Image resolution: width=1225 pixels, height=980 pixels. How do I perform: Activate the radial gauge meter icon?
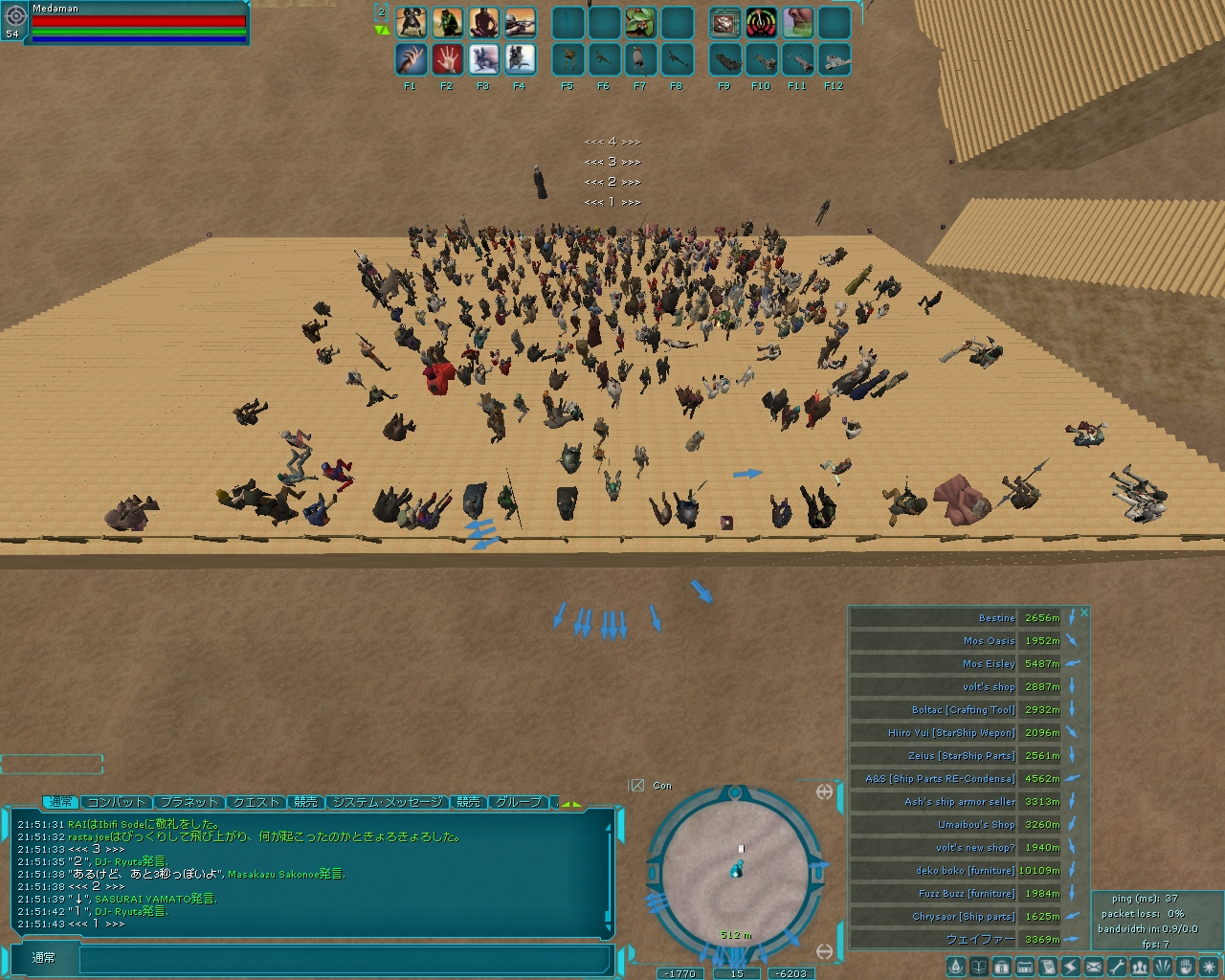pyautogui.click(x=762, y=22)
